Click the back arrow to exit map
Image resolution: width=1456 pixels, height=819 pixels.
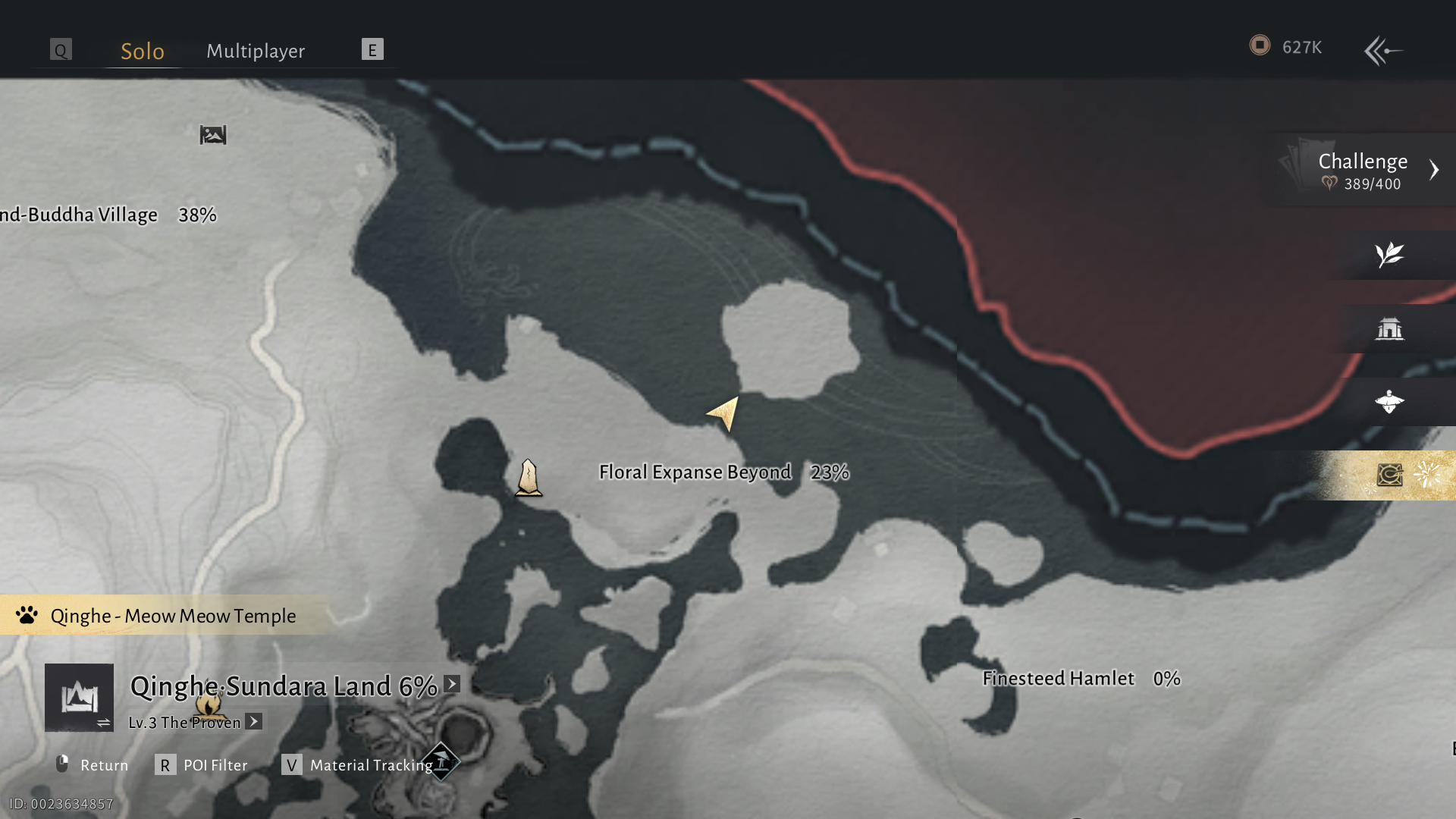pos(1383,51)
